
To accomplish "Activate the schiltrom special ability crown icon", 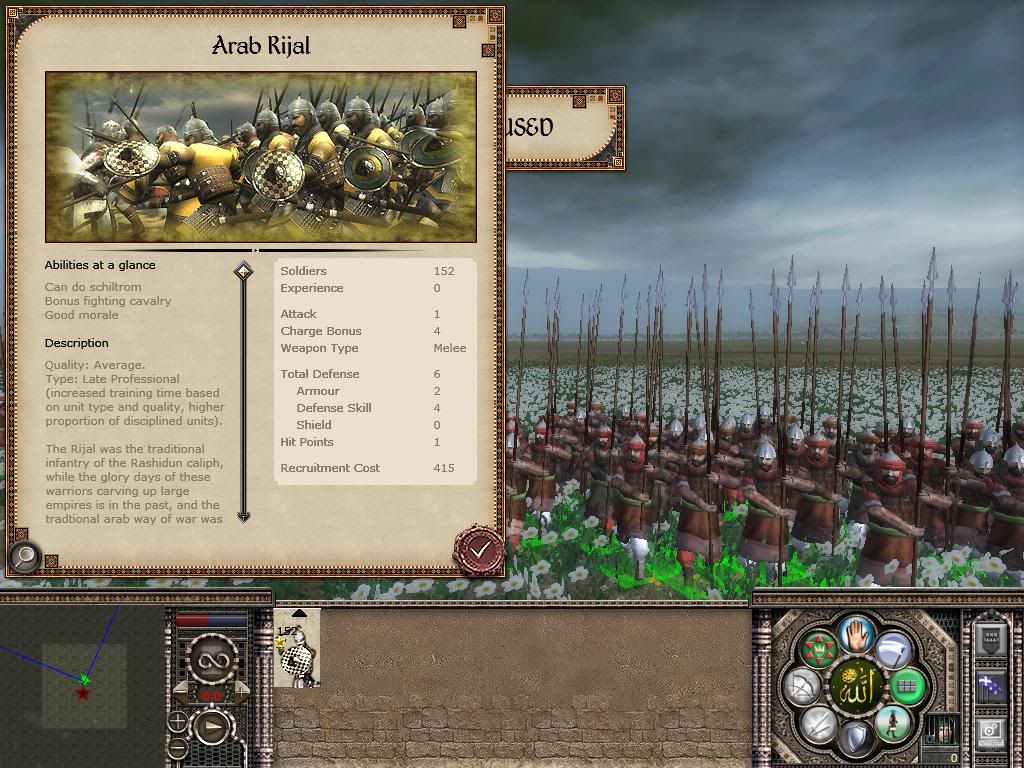I will [x=819, y=651].
